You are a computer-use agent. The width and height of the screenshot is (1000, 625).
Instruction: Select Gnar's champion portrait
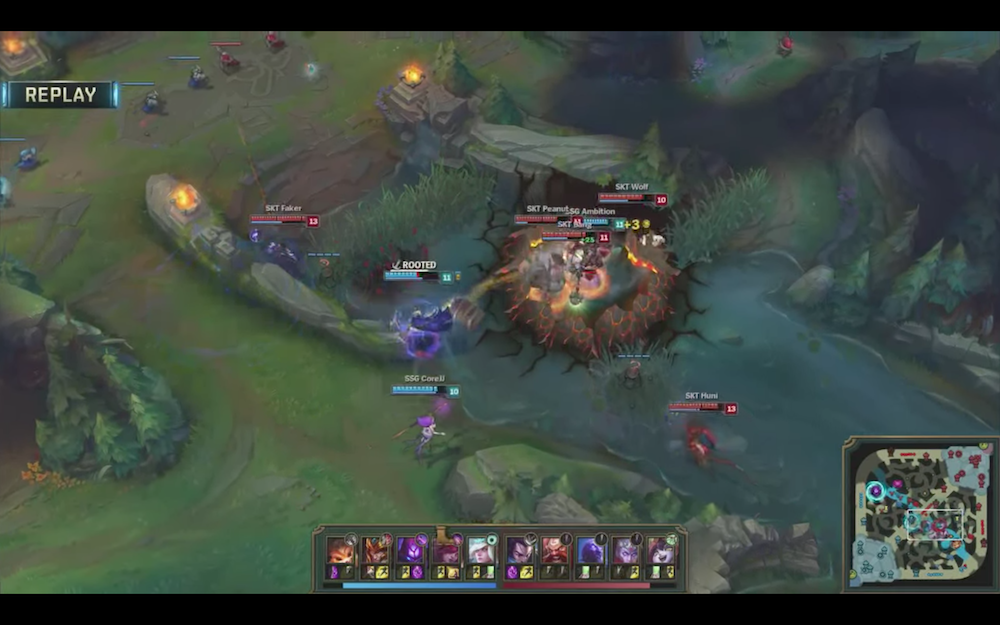(340, 551)
